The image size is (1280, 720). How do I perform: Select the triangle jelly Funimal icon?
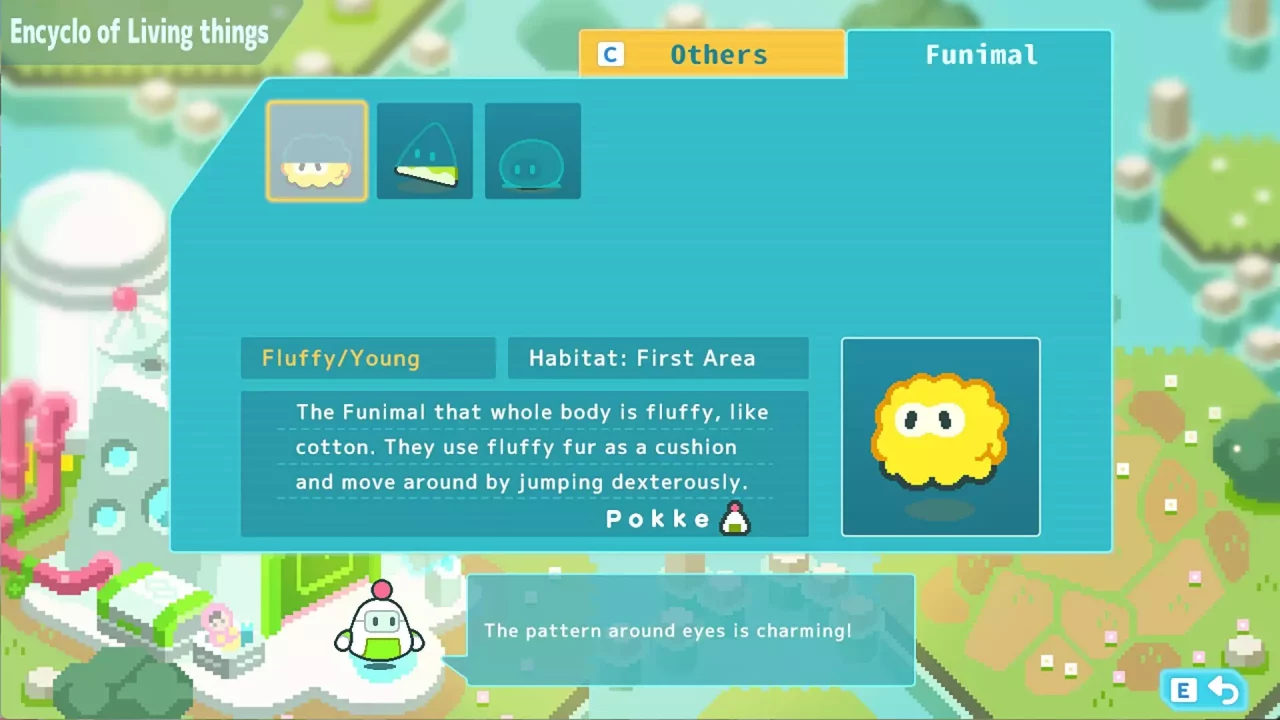(424, 150)
